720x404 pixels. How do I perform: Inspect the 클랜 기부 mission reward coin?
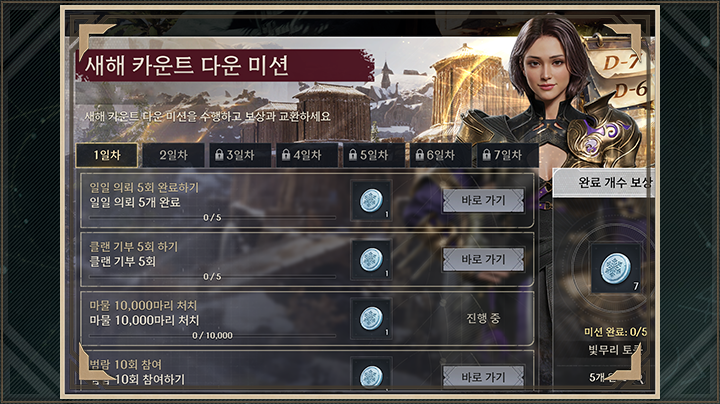coord(371,259)
